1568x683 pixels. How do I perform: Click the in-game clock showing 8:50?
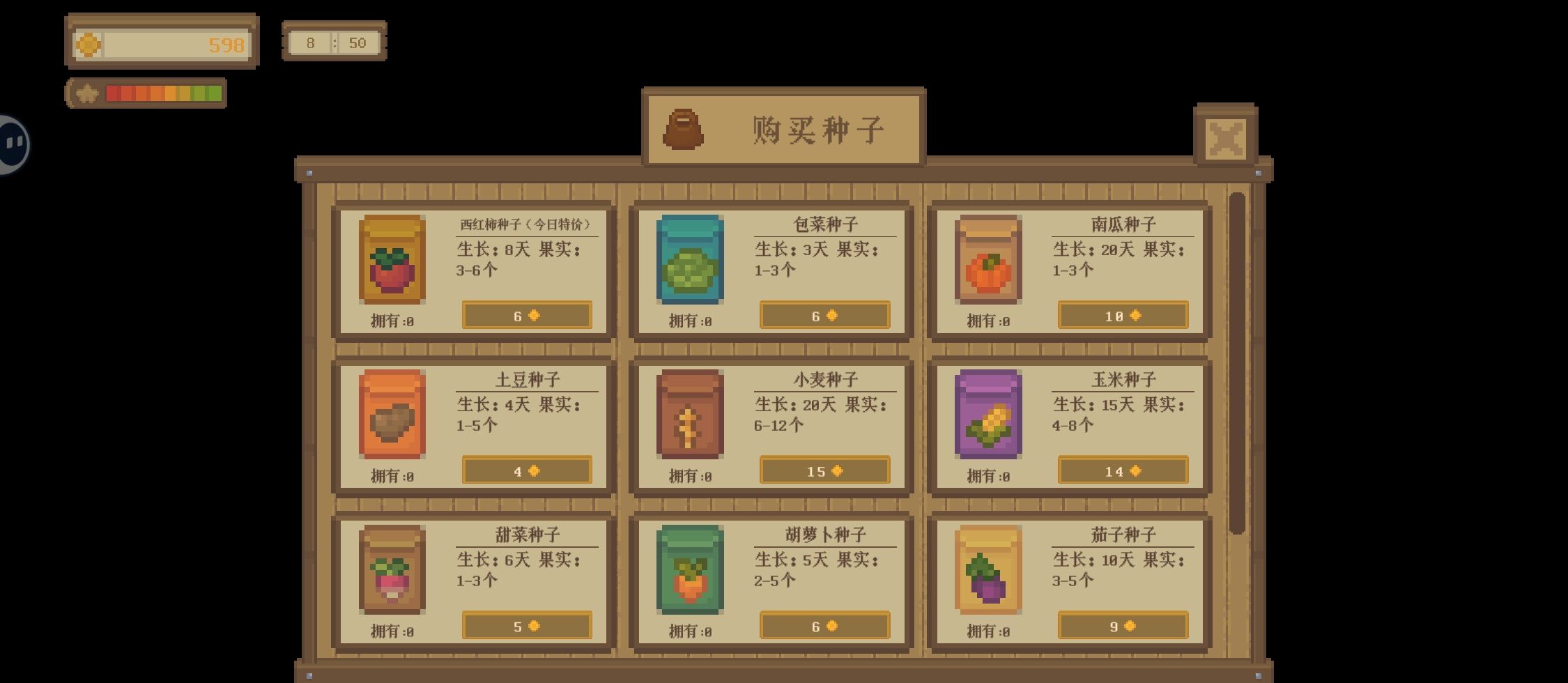point(335,42)
